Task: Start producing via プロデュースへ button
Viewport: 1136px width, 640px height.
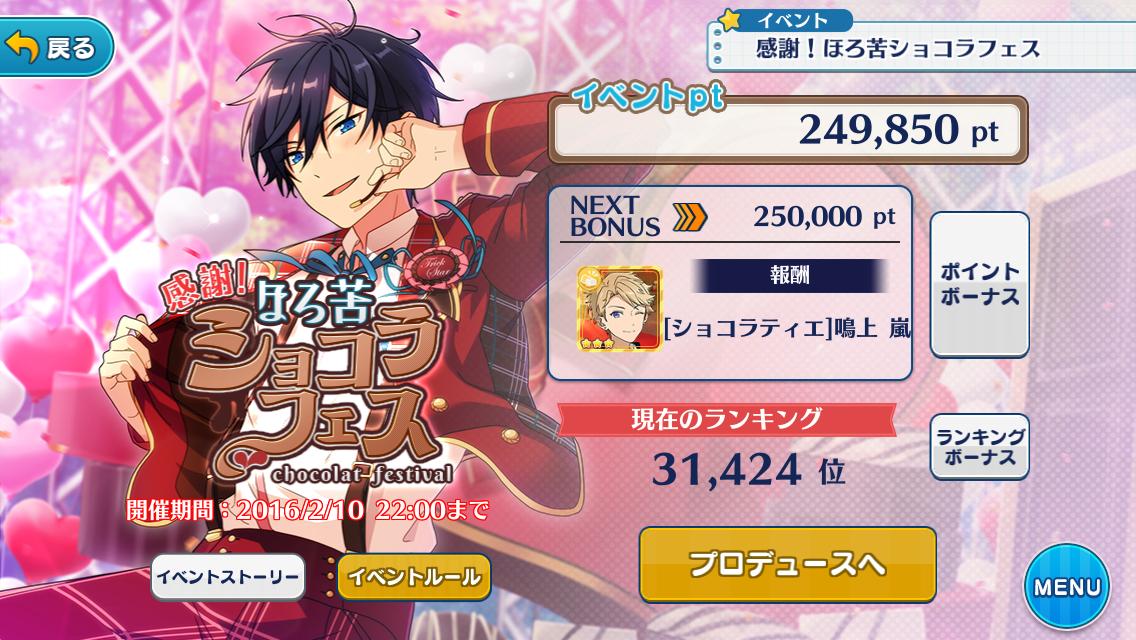Action: pos(787,565)
